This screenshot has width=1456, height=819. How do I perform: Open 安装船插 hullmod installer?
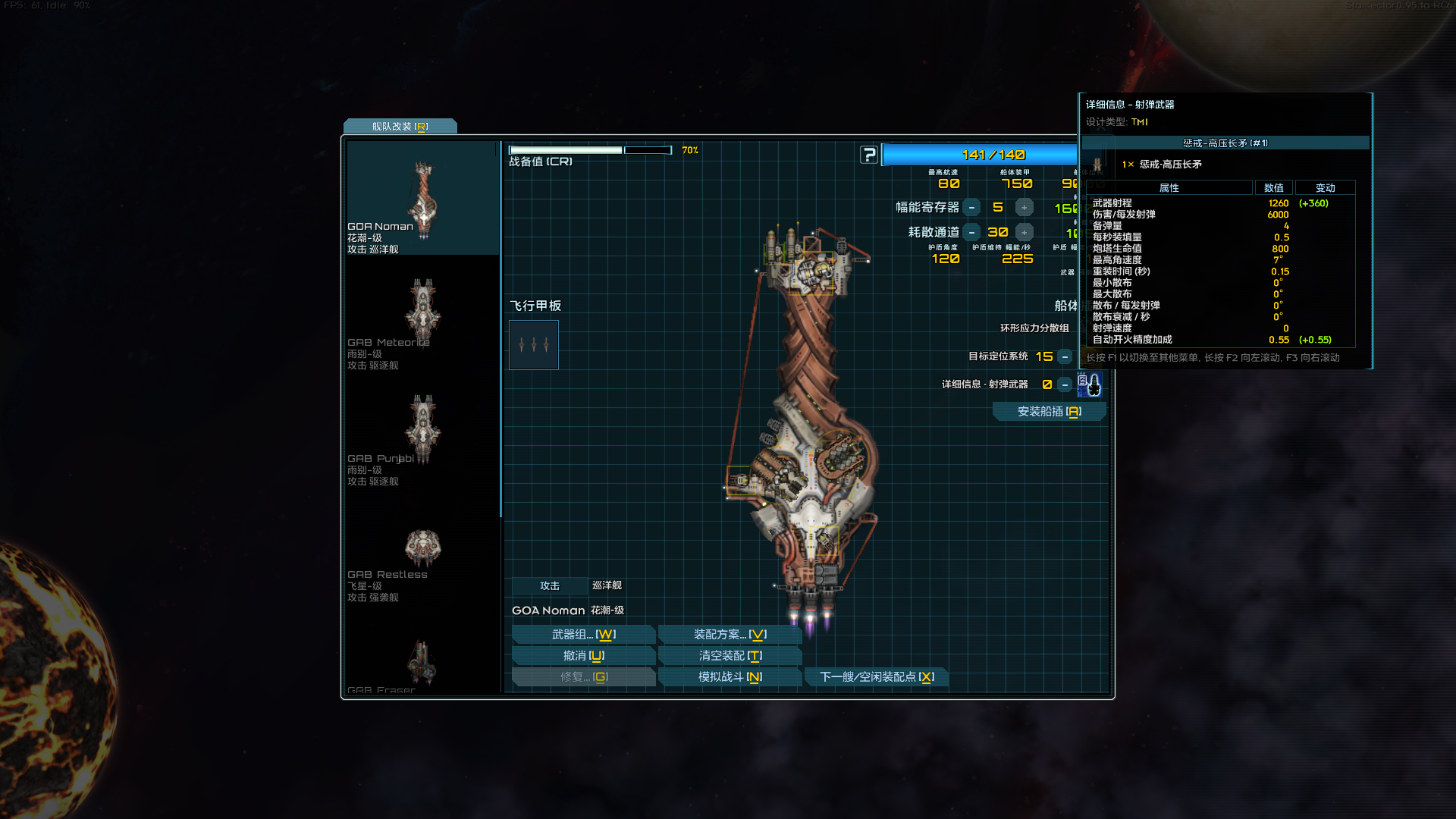[x=1049, y=412]
